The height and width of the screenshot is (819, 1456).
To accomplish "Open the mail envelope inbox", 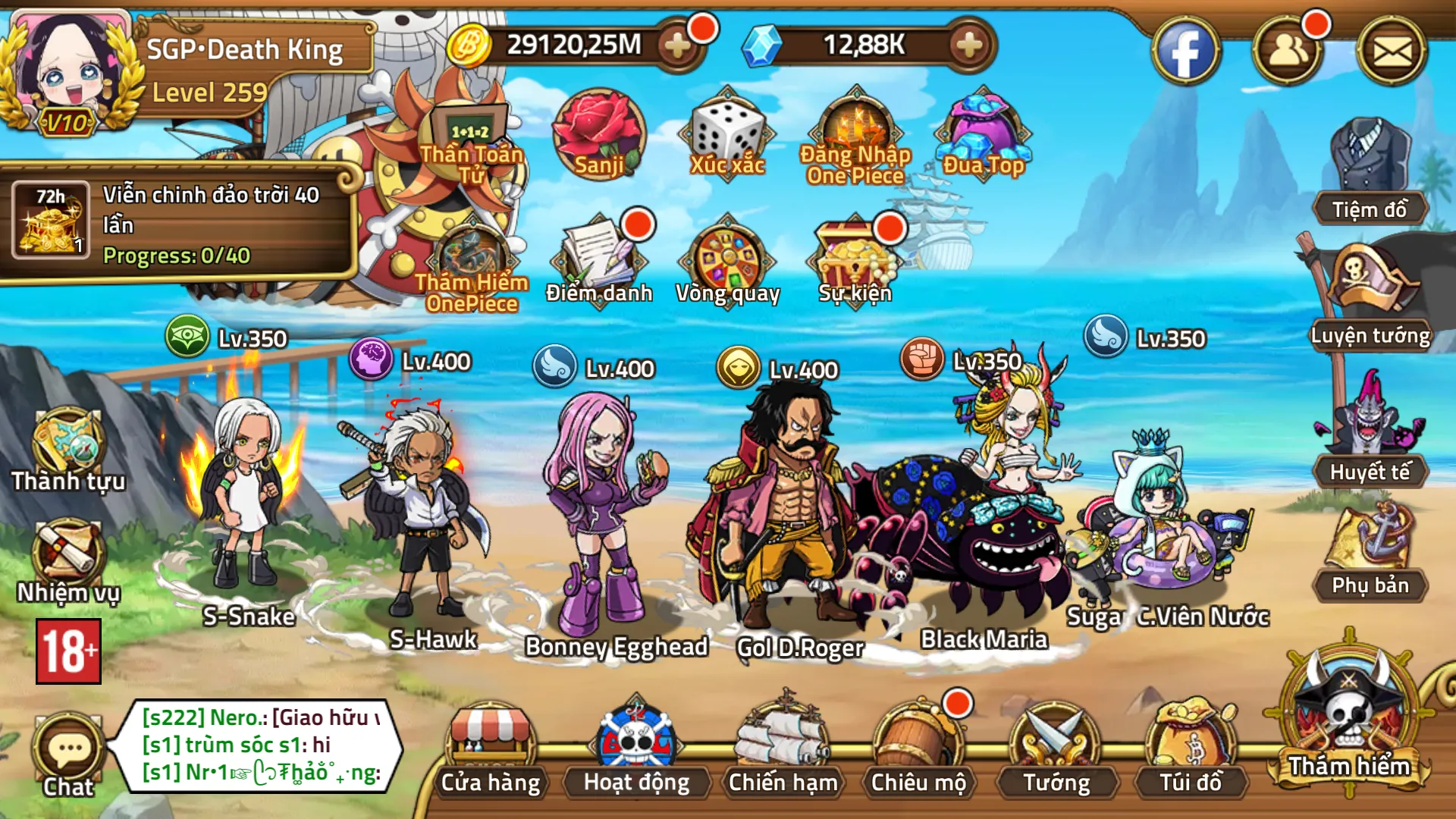I will pyautogui.click(x=1392, y=52).
